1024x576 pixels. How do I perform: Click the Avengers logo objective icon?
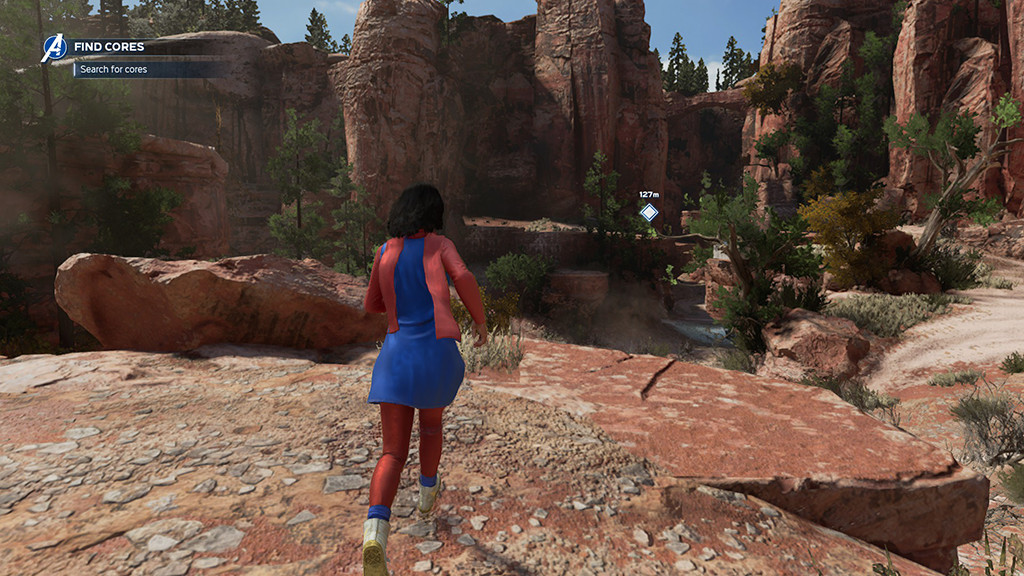(x=53, y=47)
